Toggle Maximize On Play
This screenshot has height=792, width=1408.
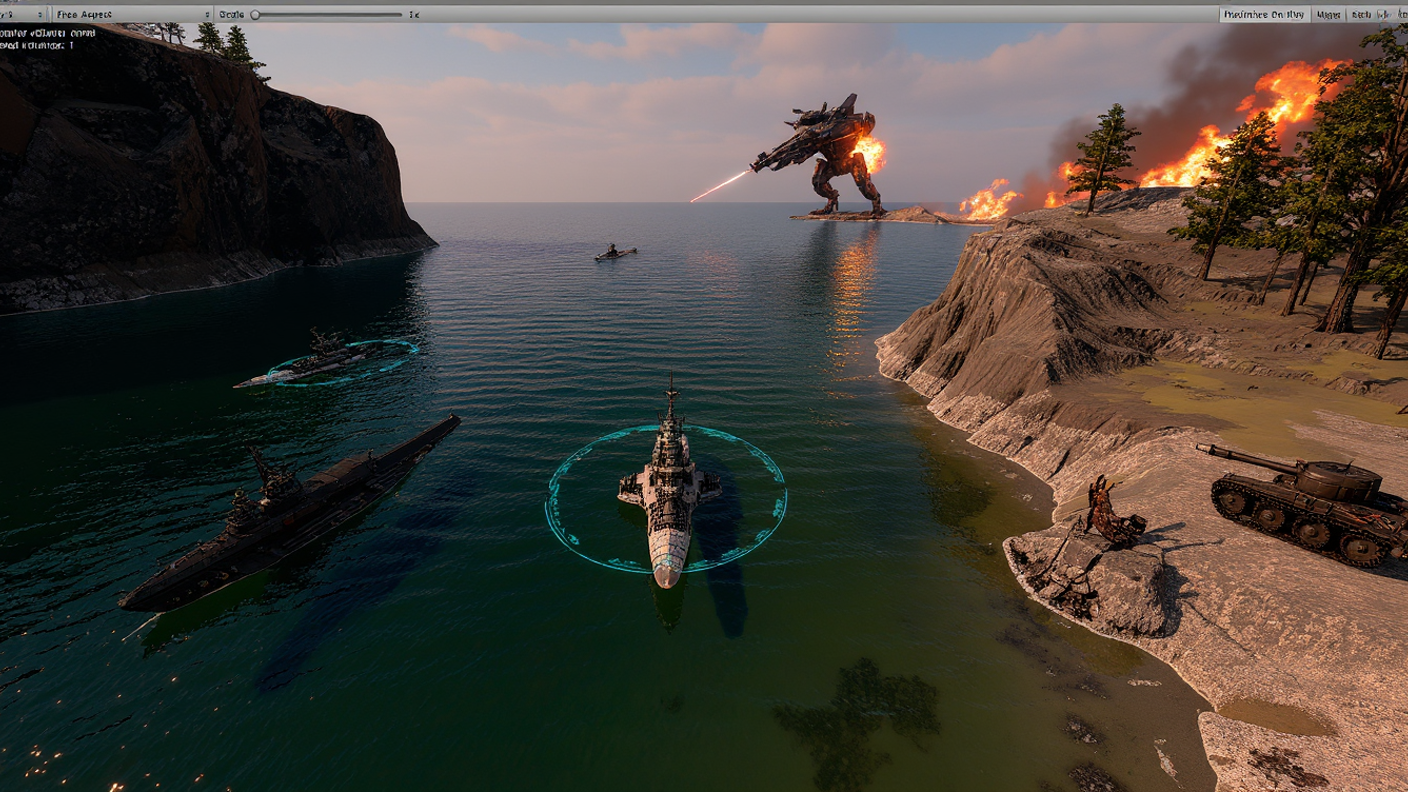(1264, 14)
